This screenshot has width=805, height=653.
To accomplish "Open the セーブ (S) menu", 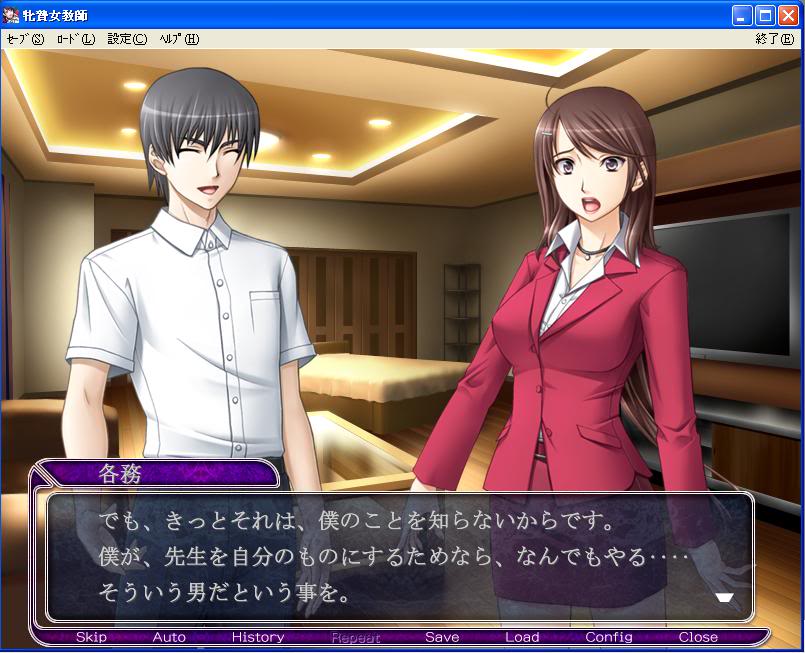I will [x=25, y=39].
